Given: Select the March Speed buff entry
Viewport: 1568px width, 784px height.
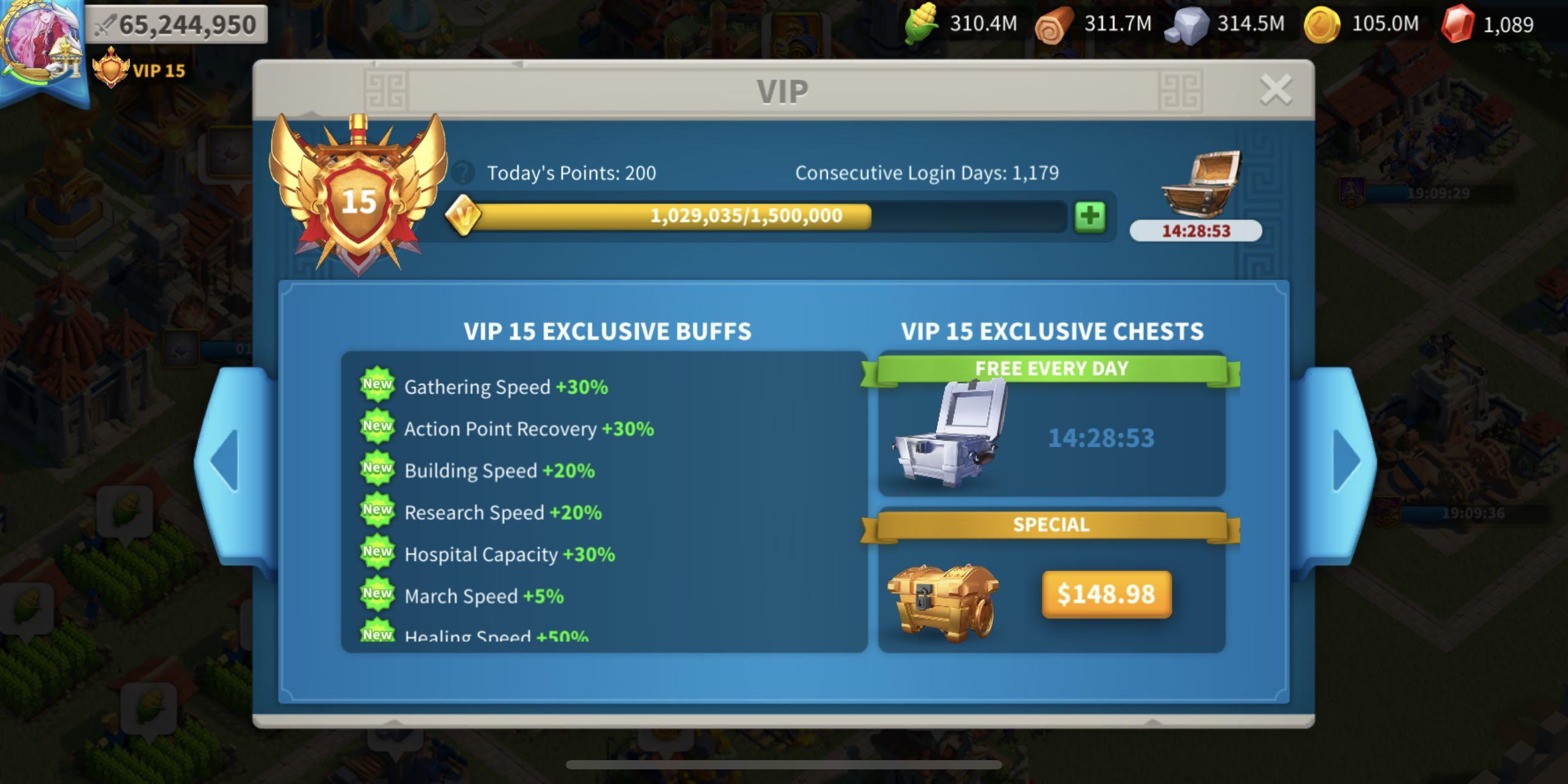Looking at the screenshot, I should coord(483,596).
